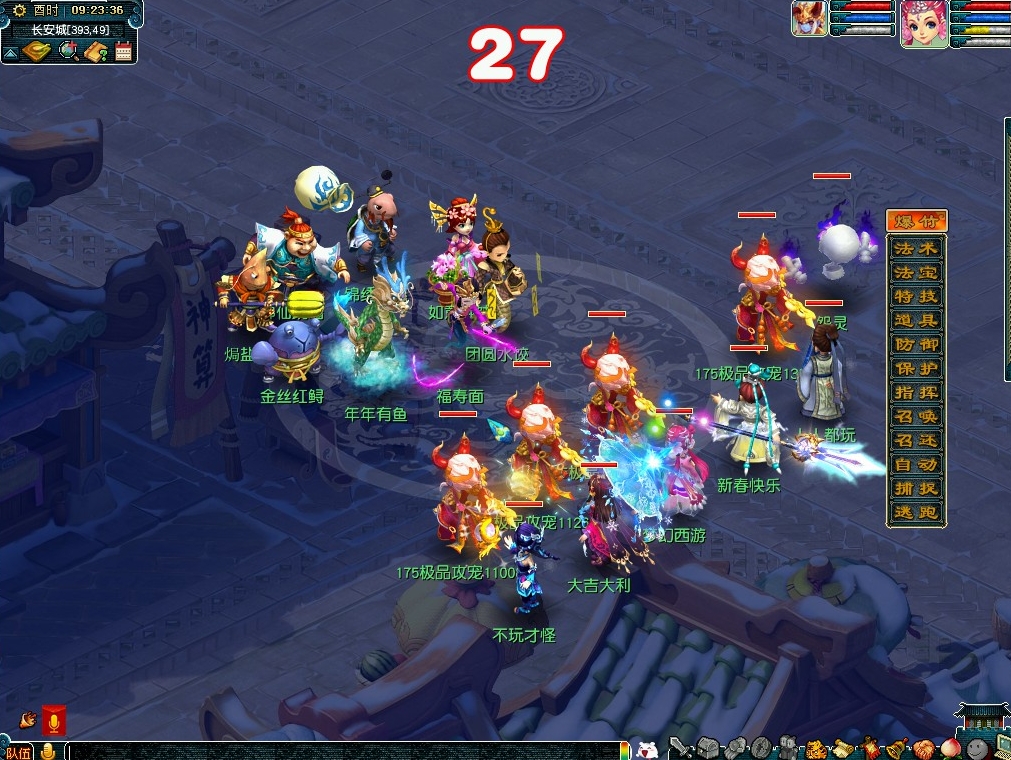Viewport: 1011px width, 760px height.
Task: Click the pink-haired character portrait
Action: point(923,23)
